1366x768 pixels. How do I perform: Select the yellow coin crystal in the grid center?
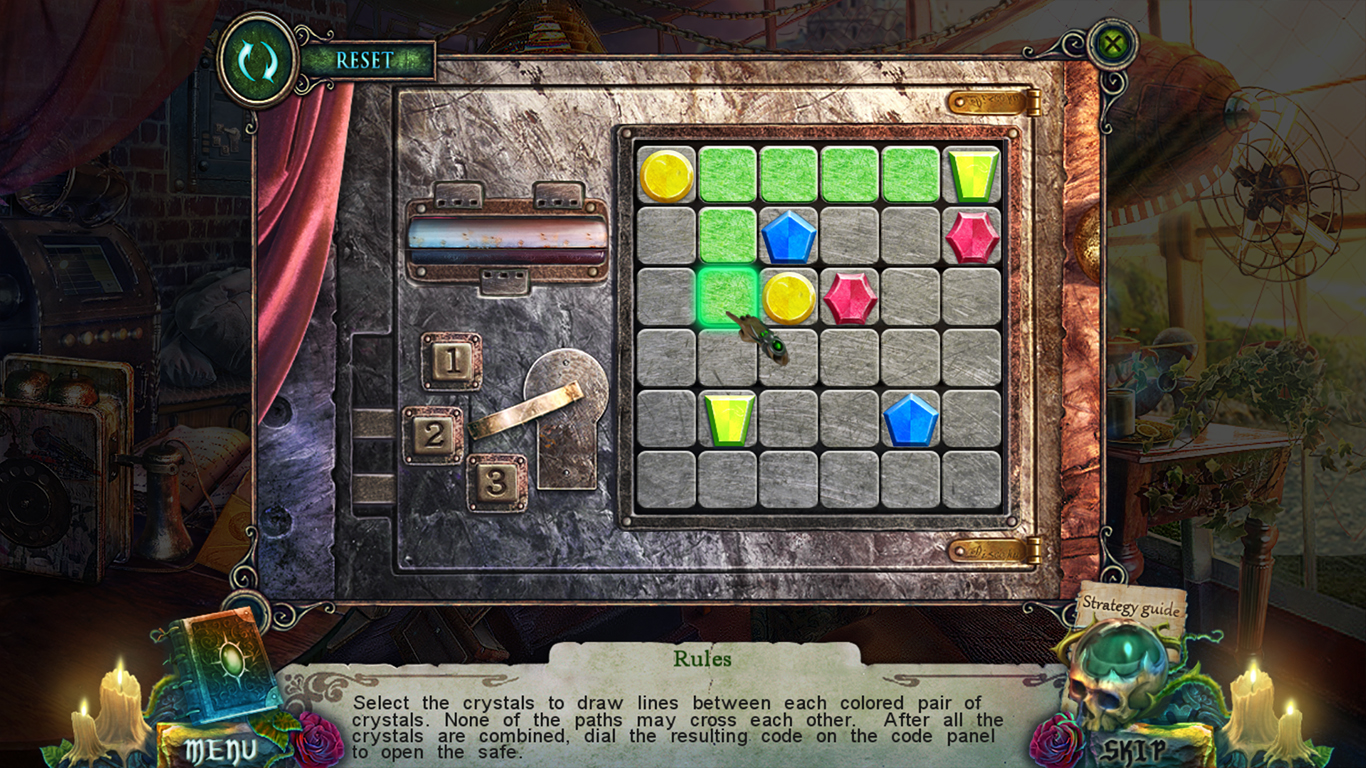[788, 298]
